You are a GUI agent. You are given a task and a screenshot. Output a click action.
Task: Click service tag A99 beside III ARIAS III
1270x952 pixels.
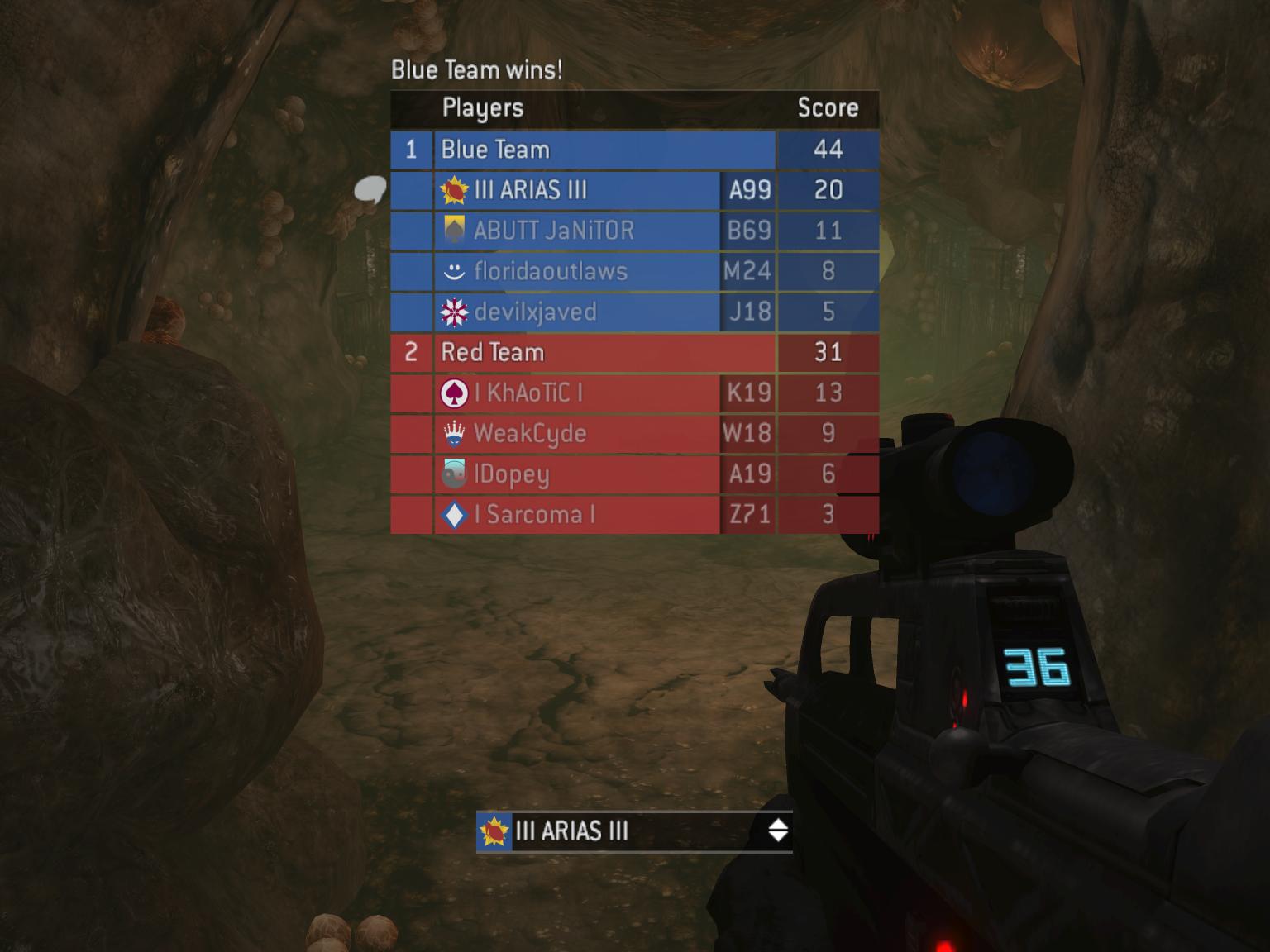pyautogui.click(x=750, y=191)
